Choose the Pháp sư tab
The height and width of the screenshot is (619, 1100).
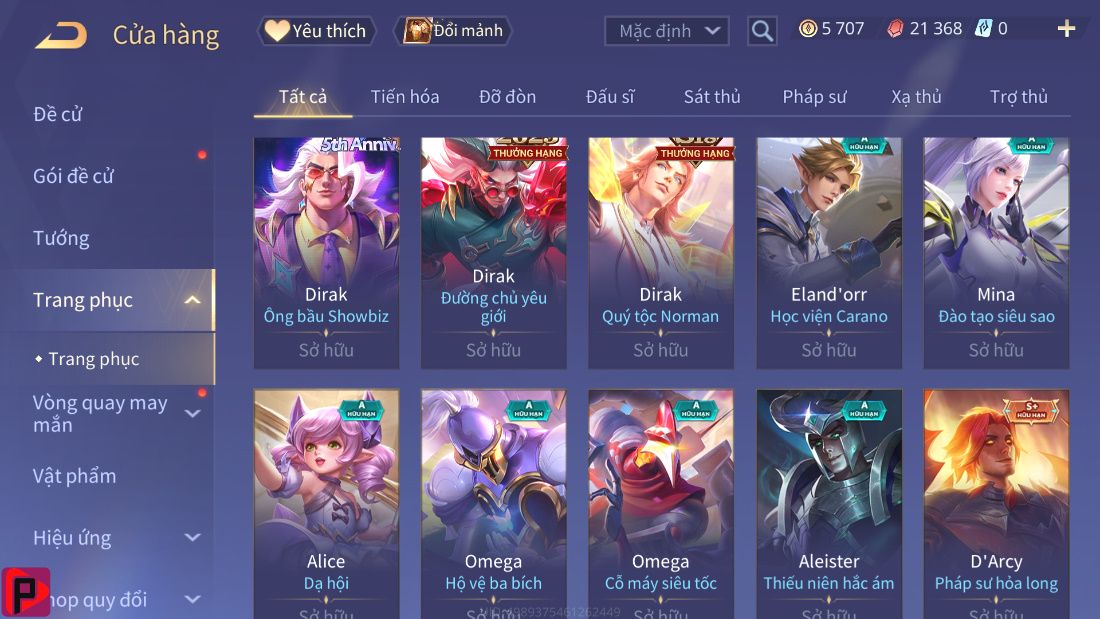pyautogui.click(x=814, y=97)
